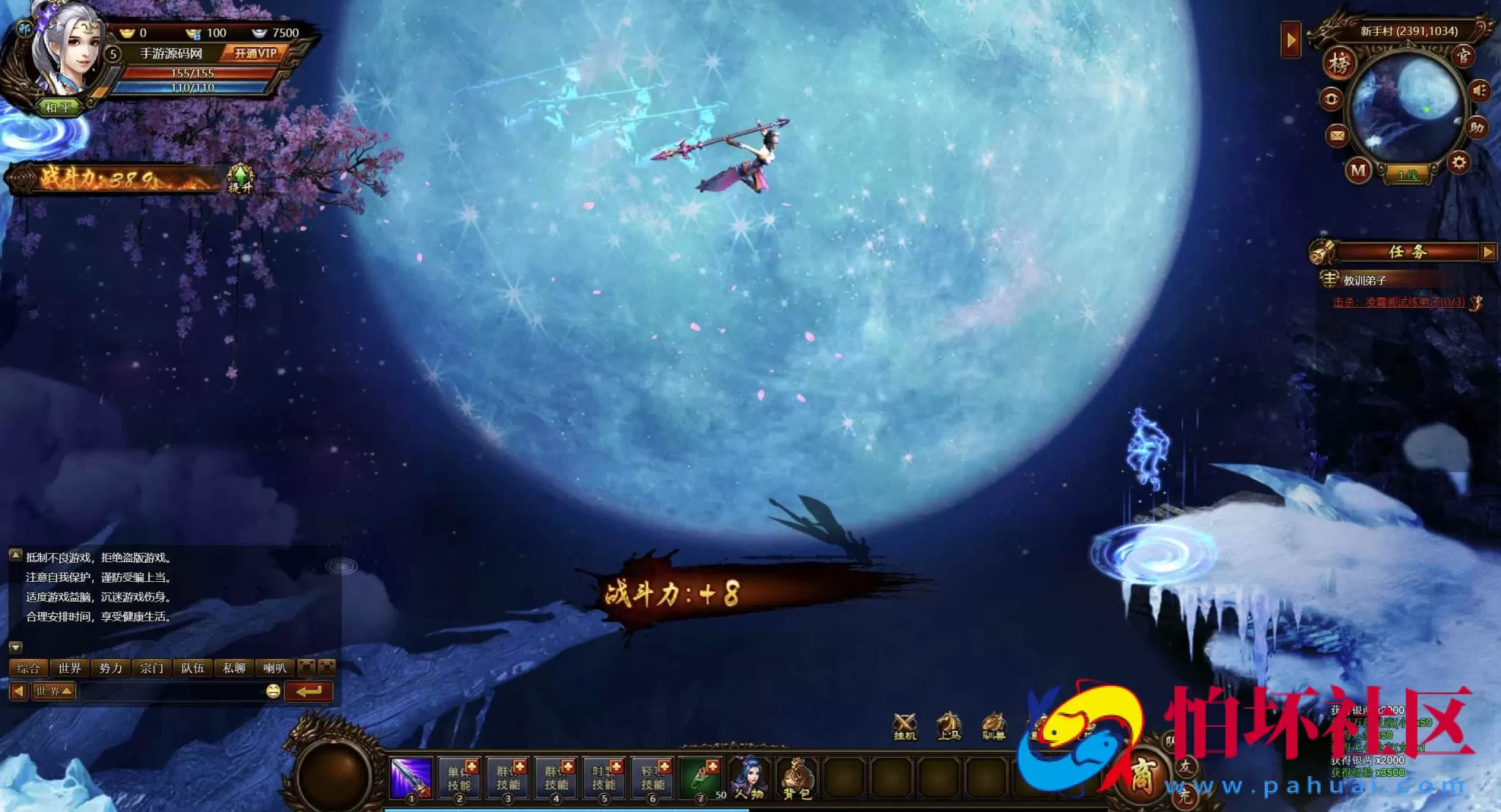Select the 1线 server line button
The height and width of the screenshot is (812, 1501).
click(x=1406, y=175)
